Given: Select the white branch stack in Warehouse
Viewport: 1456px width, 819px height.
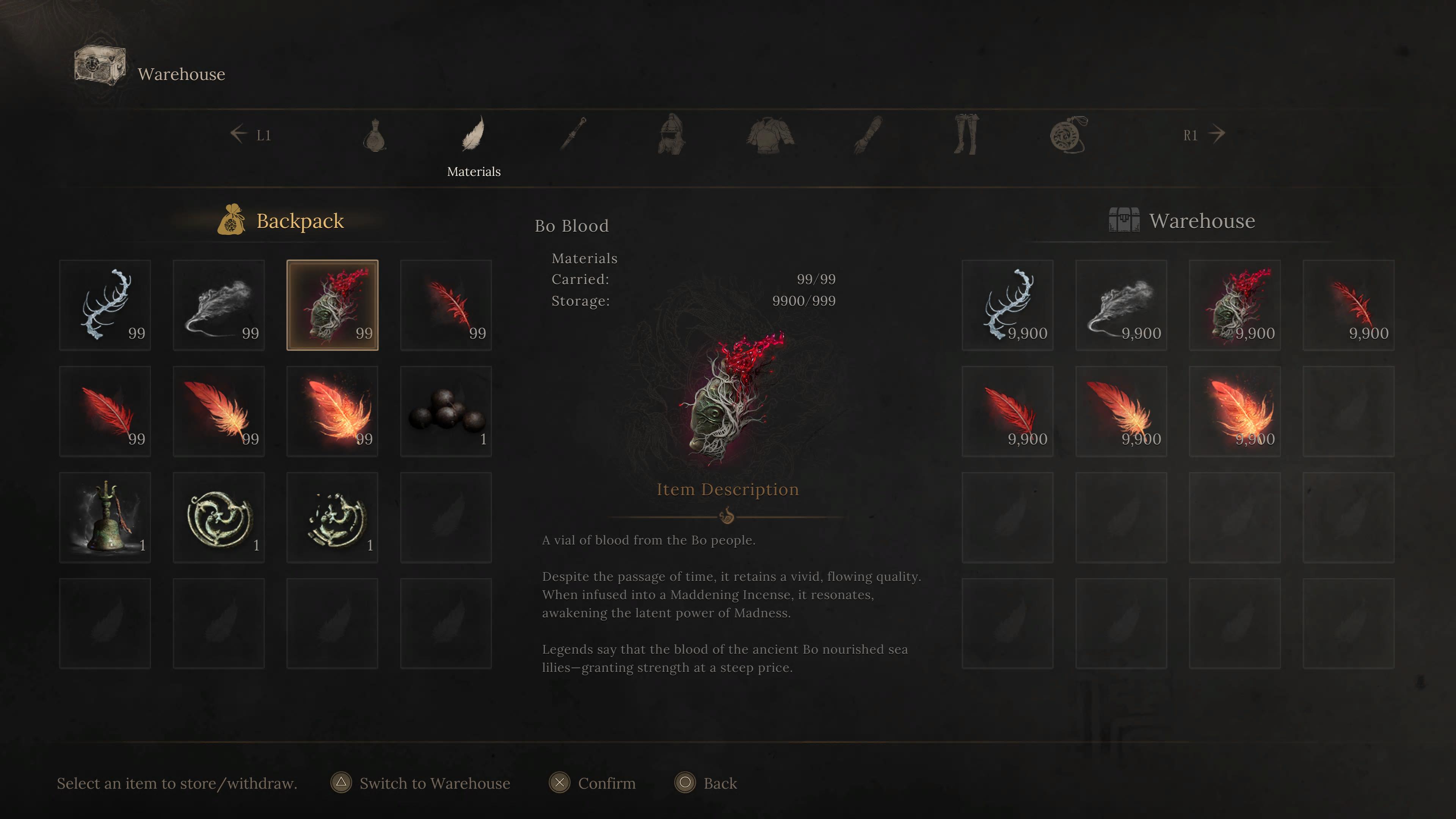Looking at the screenshot, I should [1007, 305].
